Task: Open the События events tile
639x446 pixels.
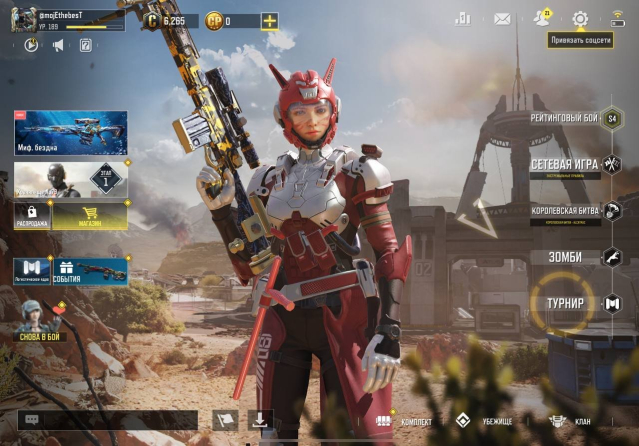Action: point(89,270)
